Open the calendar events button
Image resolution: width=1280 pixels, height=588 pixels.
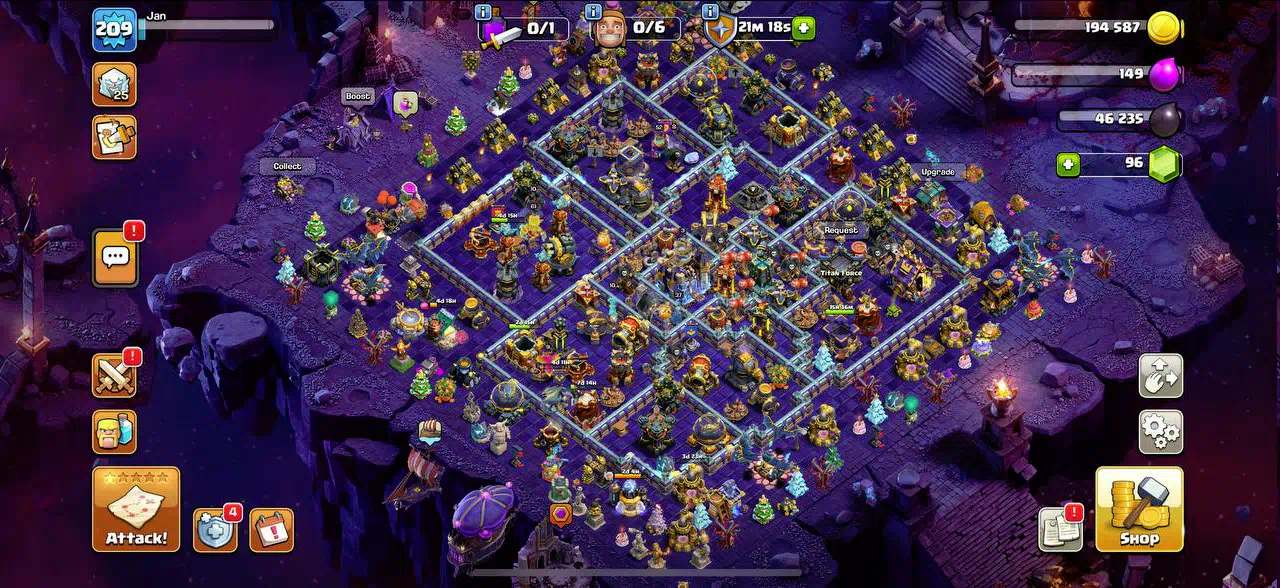click(271, 530)
